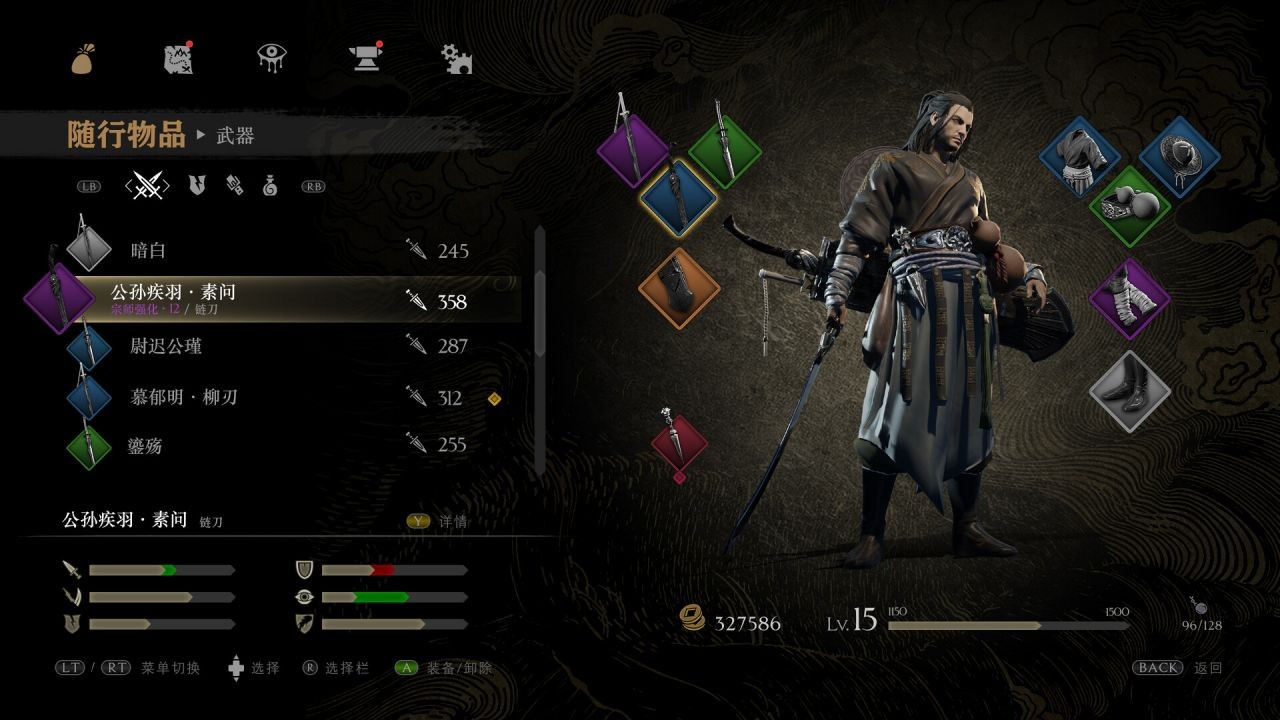
Task: Select the grey boots equipment slot
Action: (1129, 391)
